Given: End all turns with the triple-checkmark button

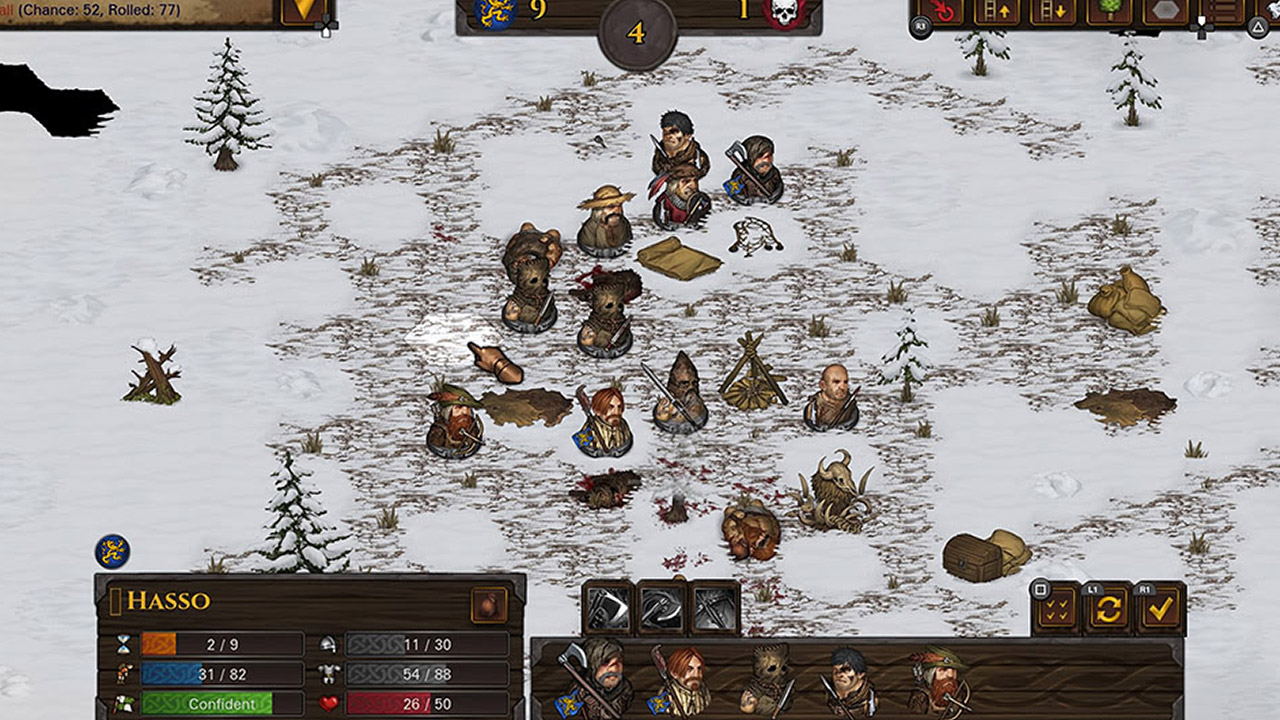Looking at the screenshot, I should pyautogui.click(x=1056, y=609).
